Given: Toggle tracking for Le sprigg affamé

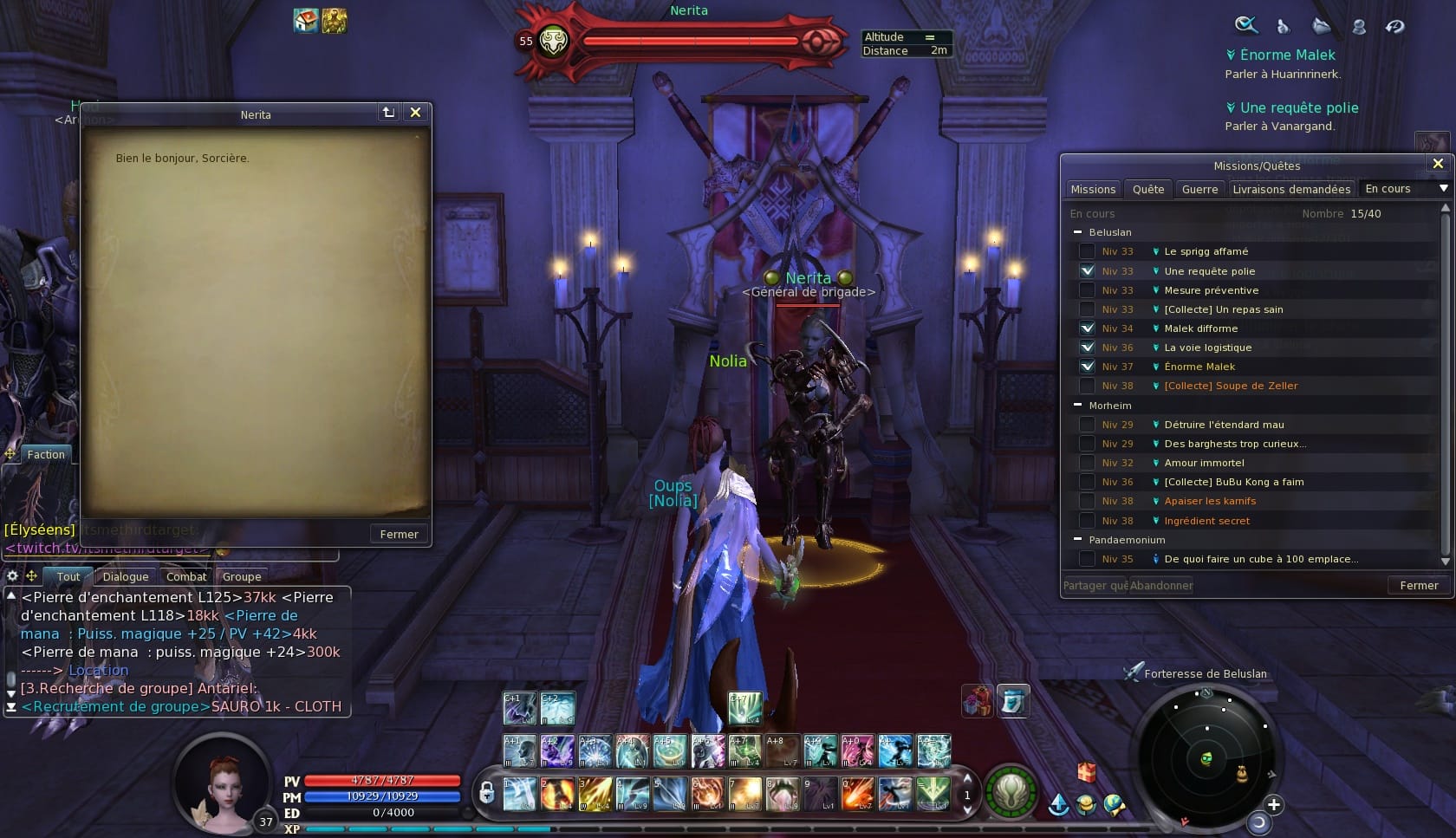Looking at the screenshot, I should tap(1087, 251).
